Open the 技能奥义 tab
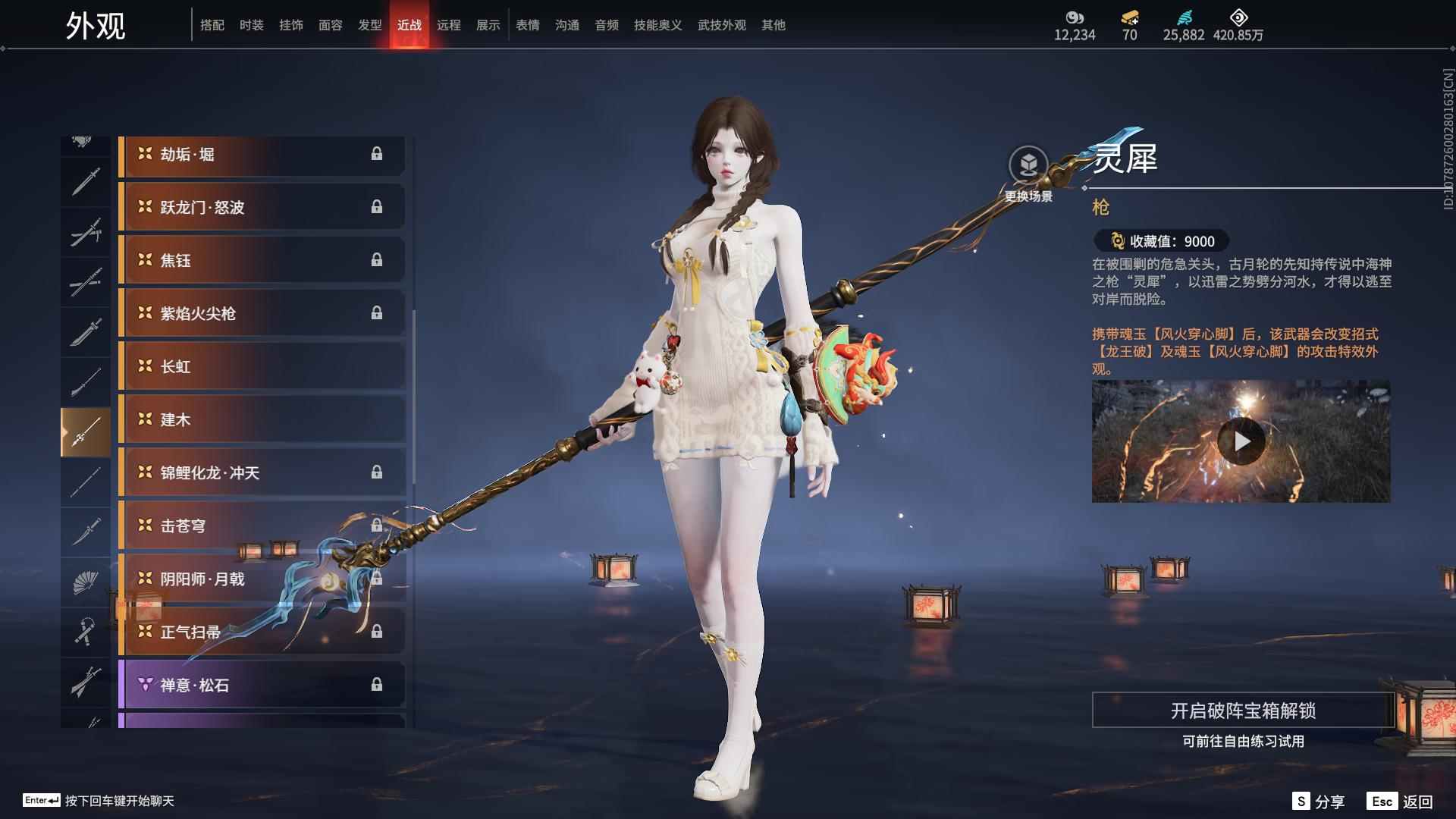Screen dimensions: 1456x819 [x=658, y=25]
